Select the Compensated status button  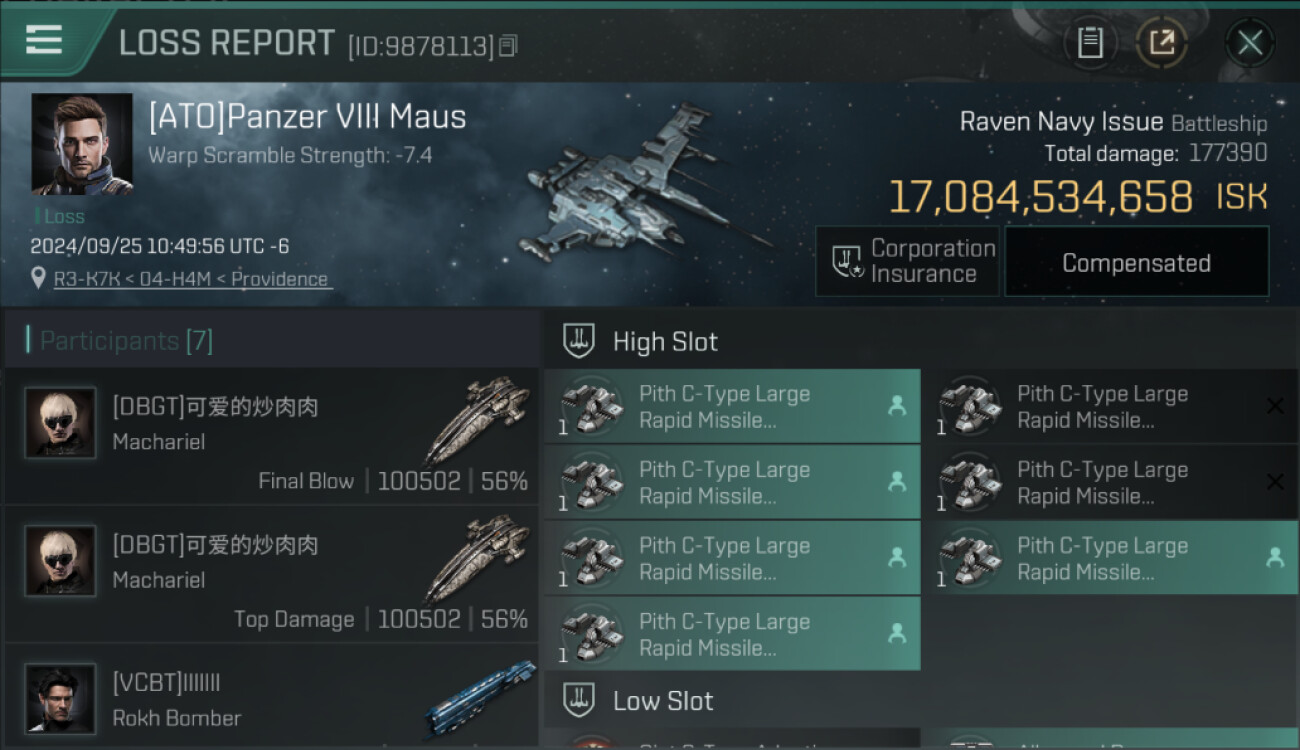[1136, 262]
